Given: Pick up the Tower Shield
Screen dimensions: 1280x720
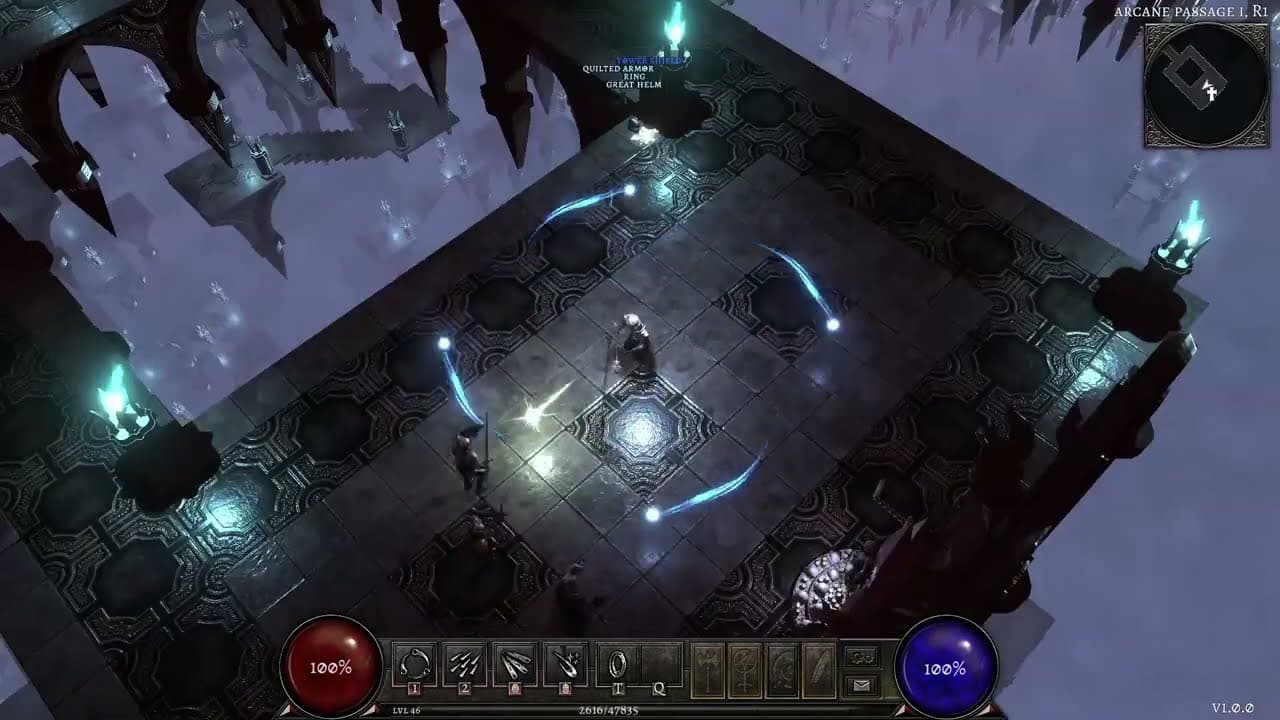Looking at the screenshot, I should pyautogui.click(x=650, y=60).
